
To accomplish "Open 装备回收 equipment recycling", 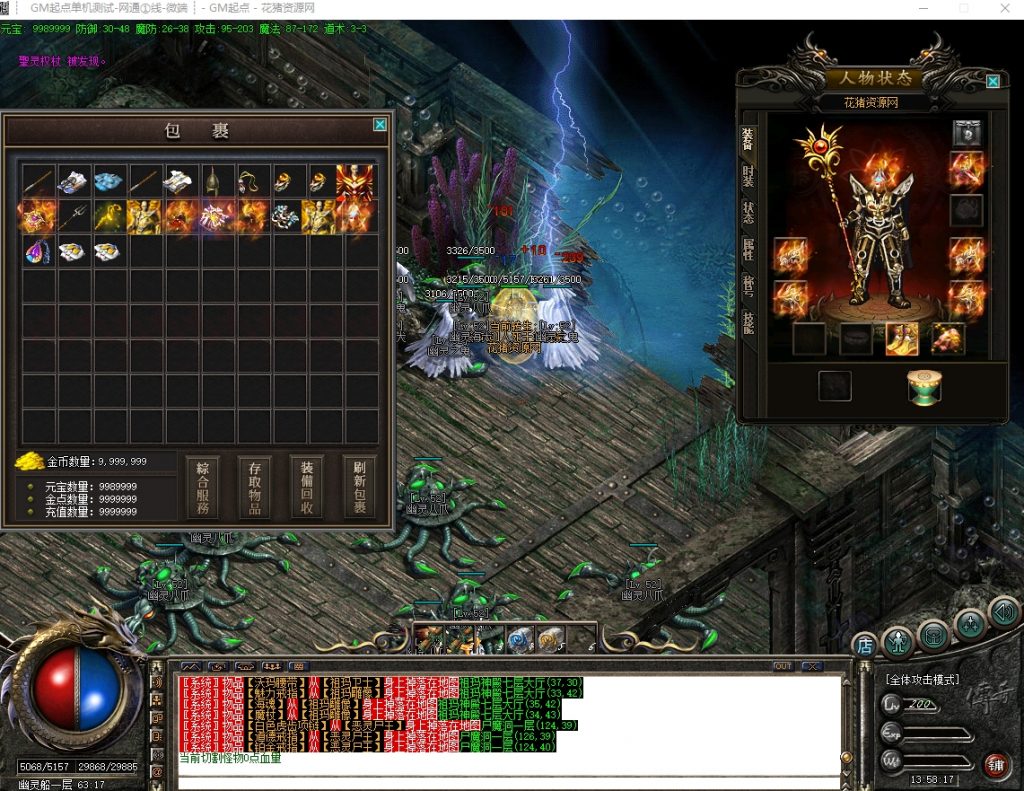I will coord(307,487).
